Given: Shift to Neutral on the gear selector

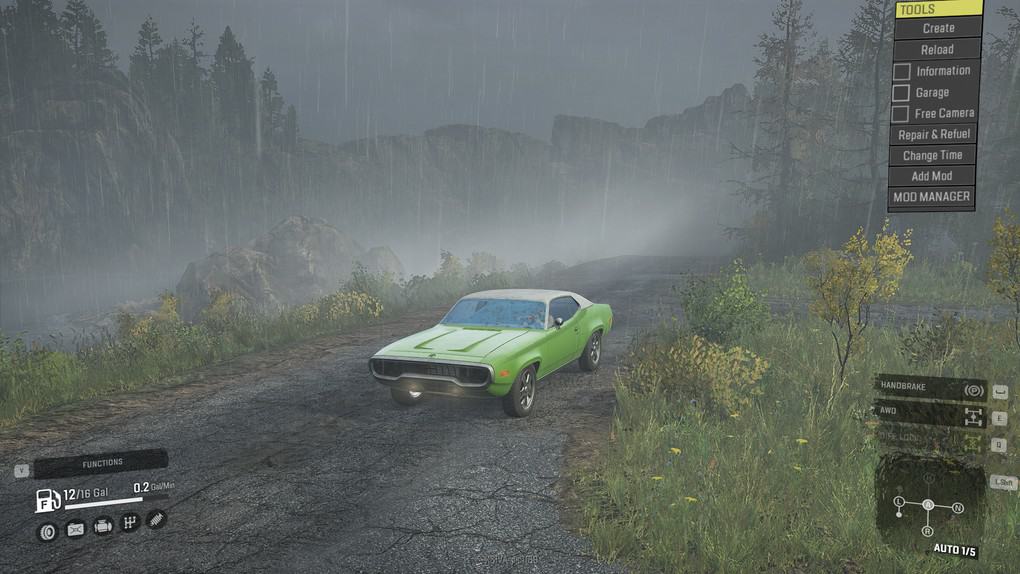Looking at the screenshot, I should pyautogui.click(x=958, y=508).
